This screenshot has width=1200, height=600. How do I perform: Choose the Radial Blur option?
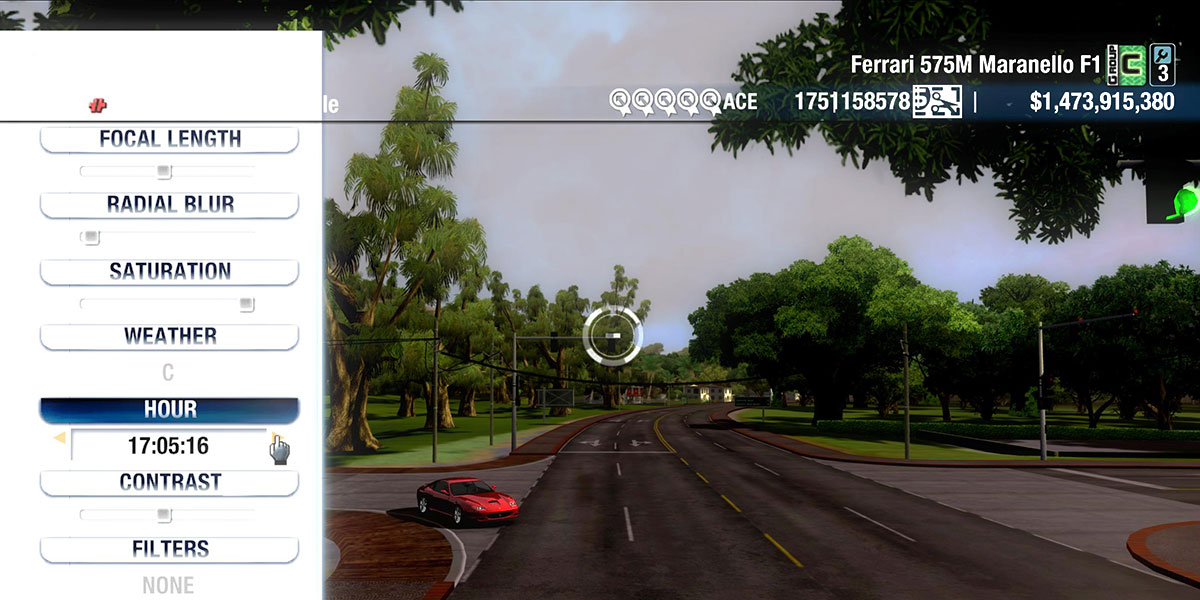click(169, 205)
